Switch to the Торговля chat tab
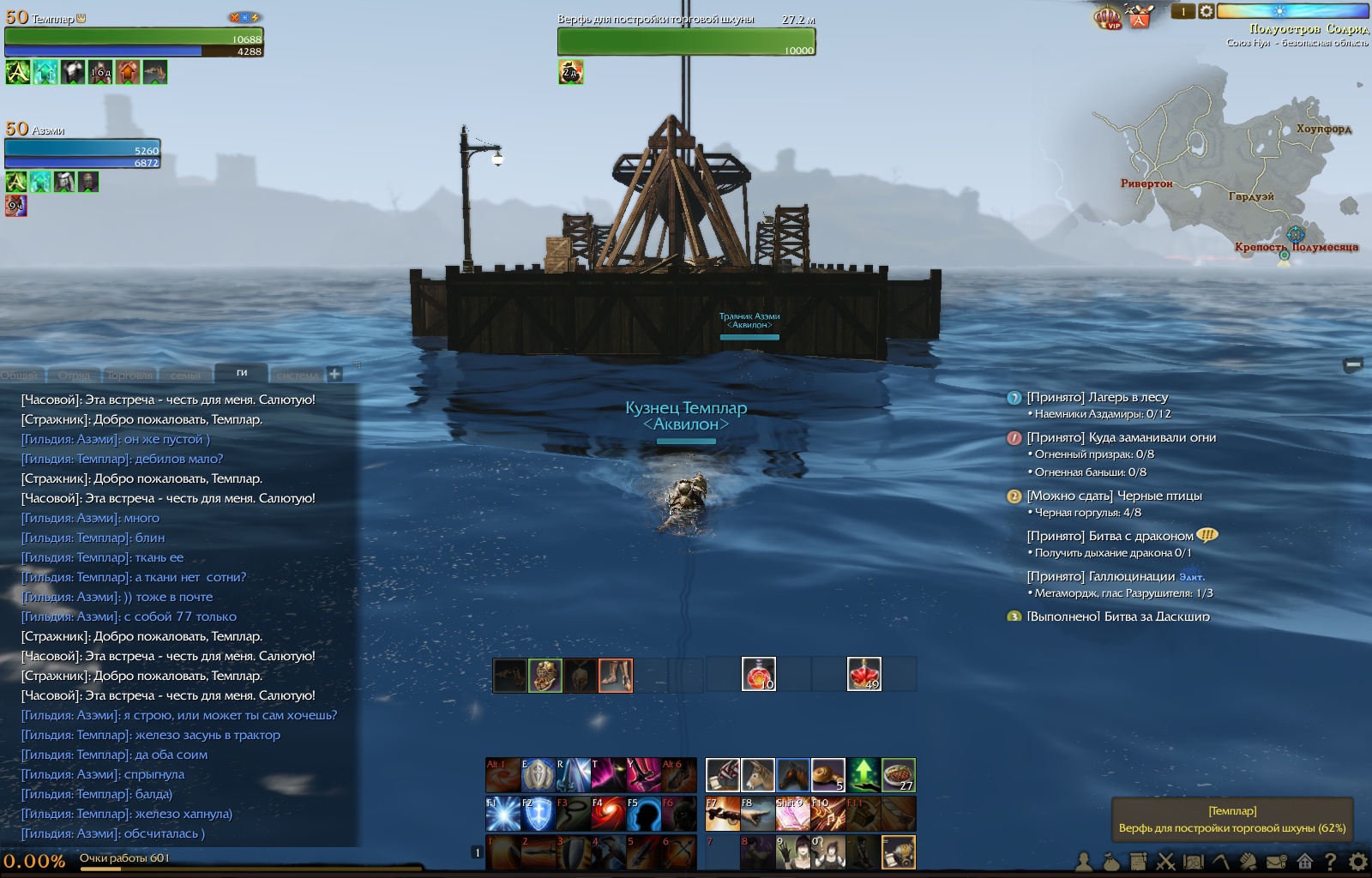 tap(129, 375)
